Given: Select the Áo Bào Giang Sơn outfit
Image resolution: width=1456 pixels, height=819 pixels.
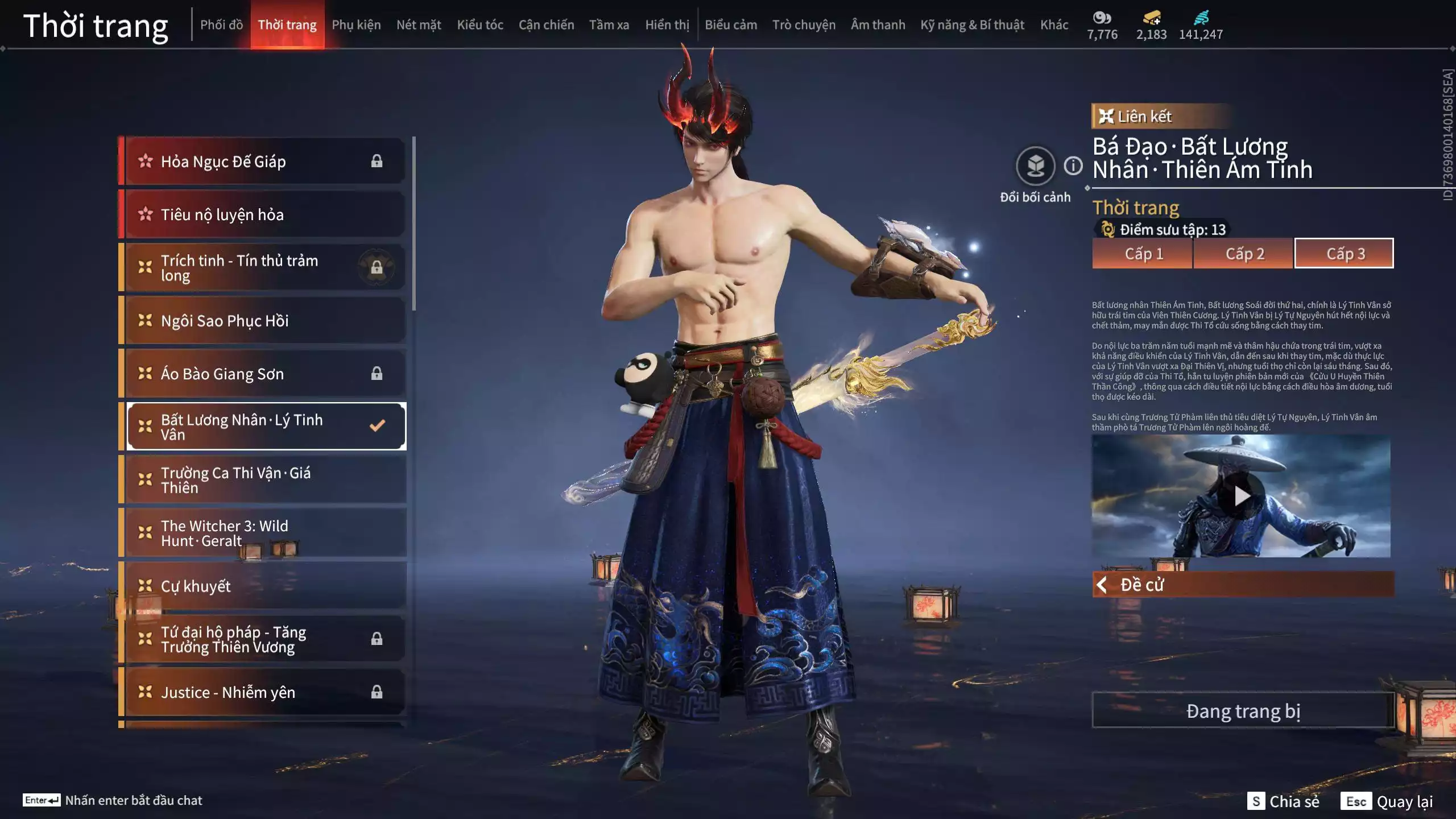Looking at the screenshot, I should (x=265, y=374).
